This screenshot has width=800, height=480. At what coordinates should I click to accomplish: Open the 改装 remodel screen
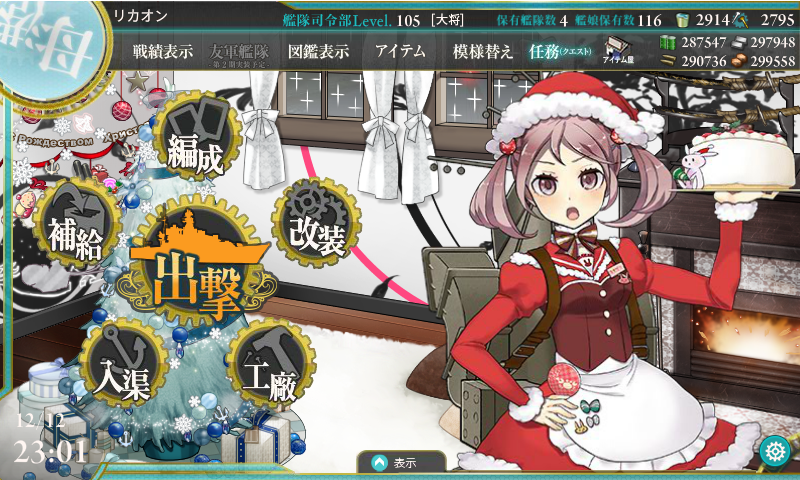point(316,226)
